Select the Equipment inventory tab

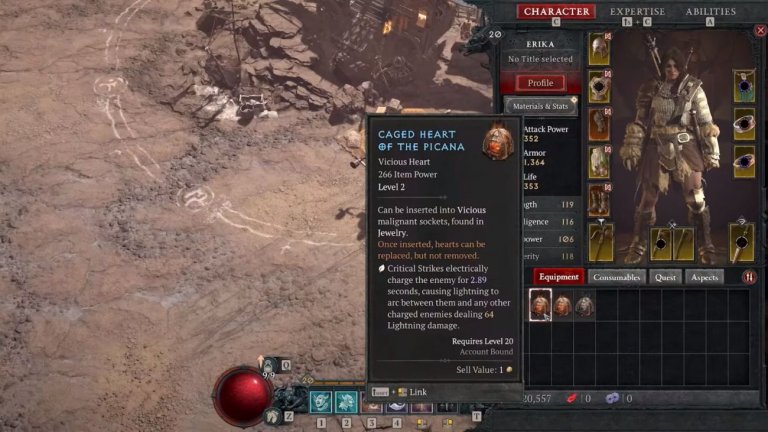[x=557, y=277]
